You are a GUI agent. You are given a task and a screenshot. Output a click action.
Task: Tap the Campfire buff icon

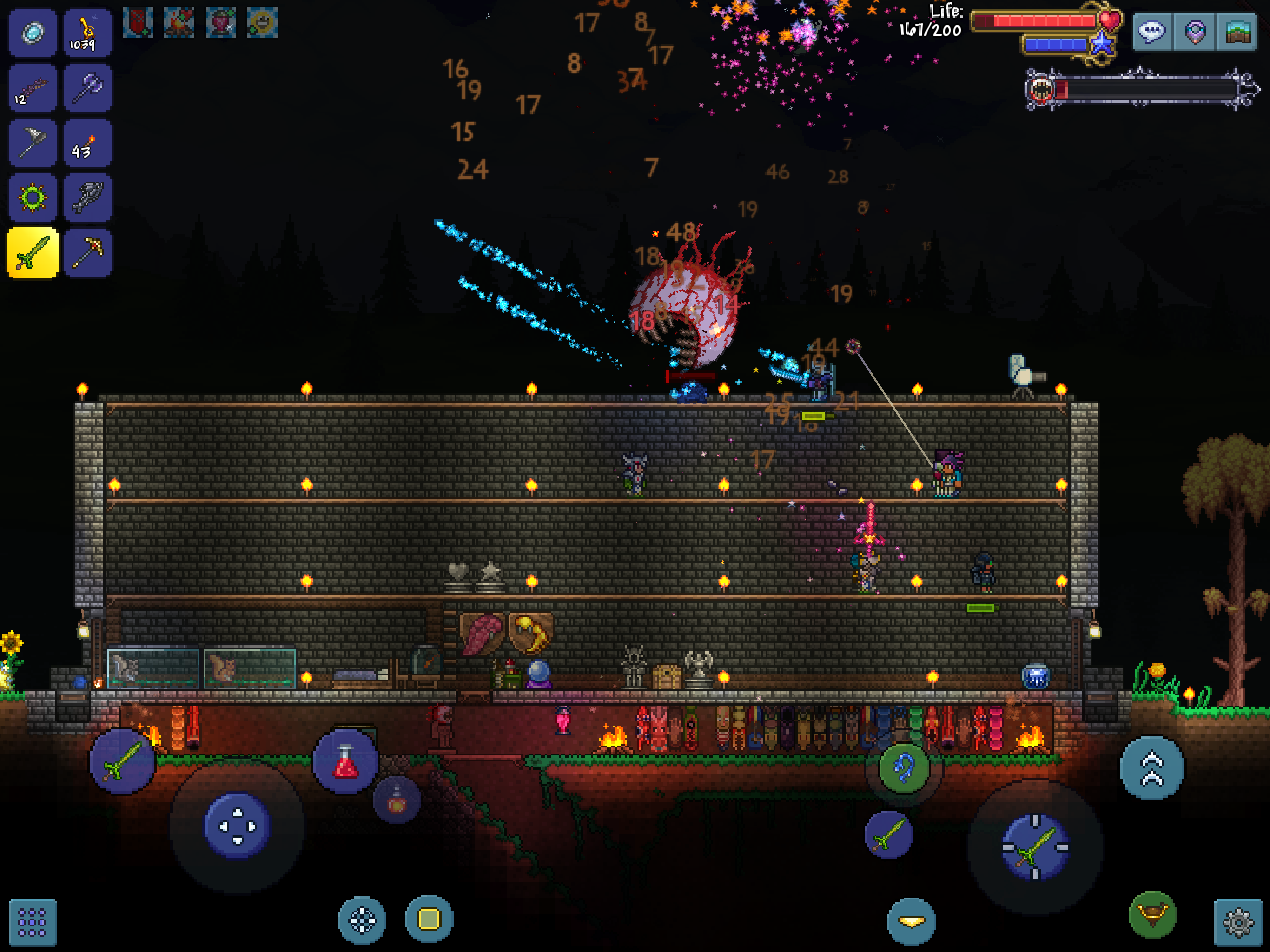tap(179, 23)
